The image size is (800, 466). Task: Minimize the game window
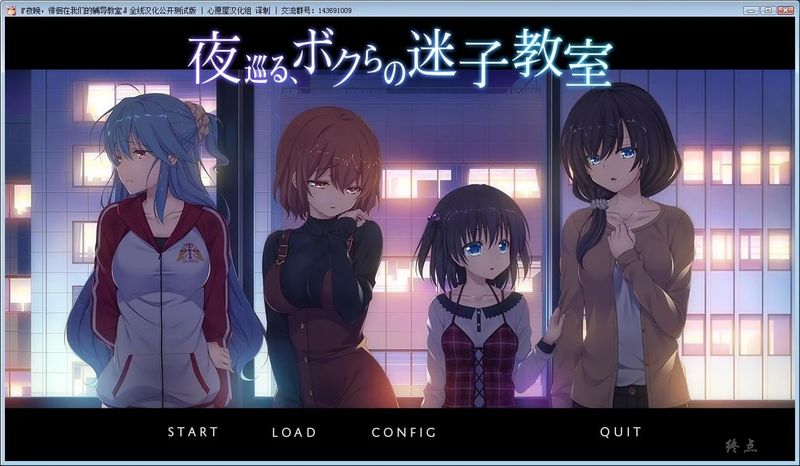tap(751, 9)
